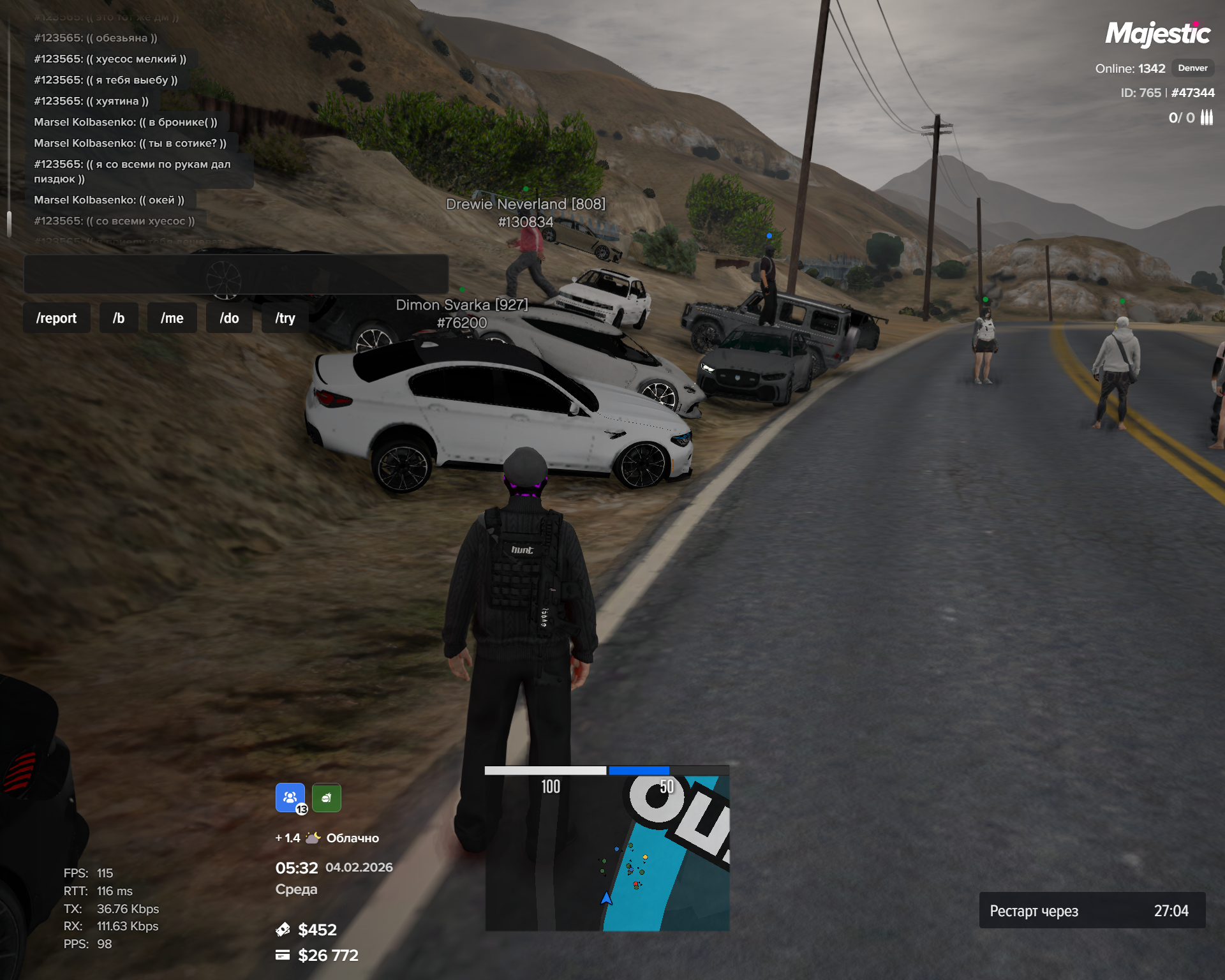
Task: Choose the /me action command button
Action: 172,318
